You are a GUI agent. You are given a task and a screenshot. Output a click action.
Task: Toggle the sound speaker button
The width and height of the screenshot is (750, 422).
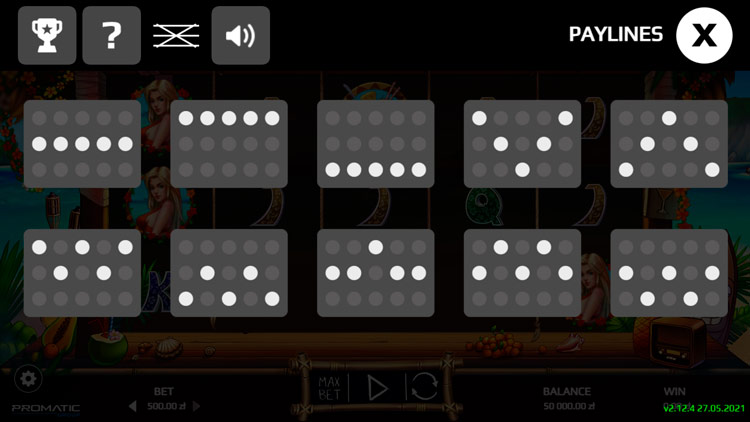tap(241, 35)
